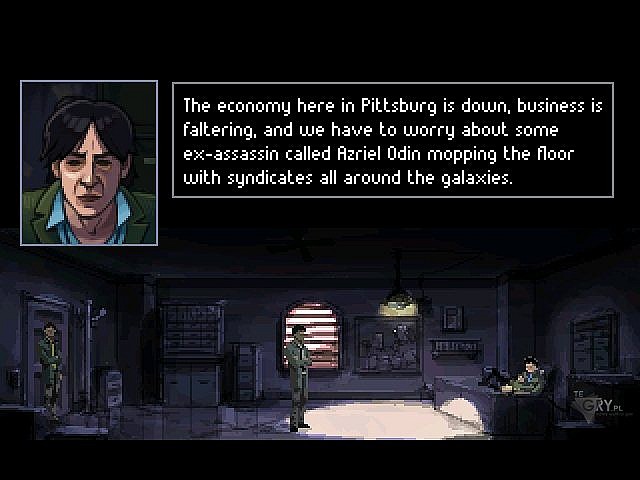Click the dialogue text box to continue
Image resolution: width=640 pixels, height=480 pixels.
point(393,140)
